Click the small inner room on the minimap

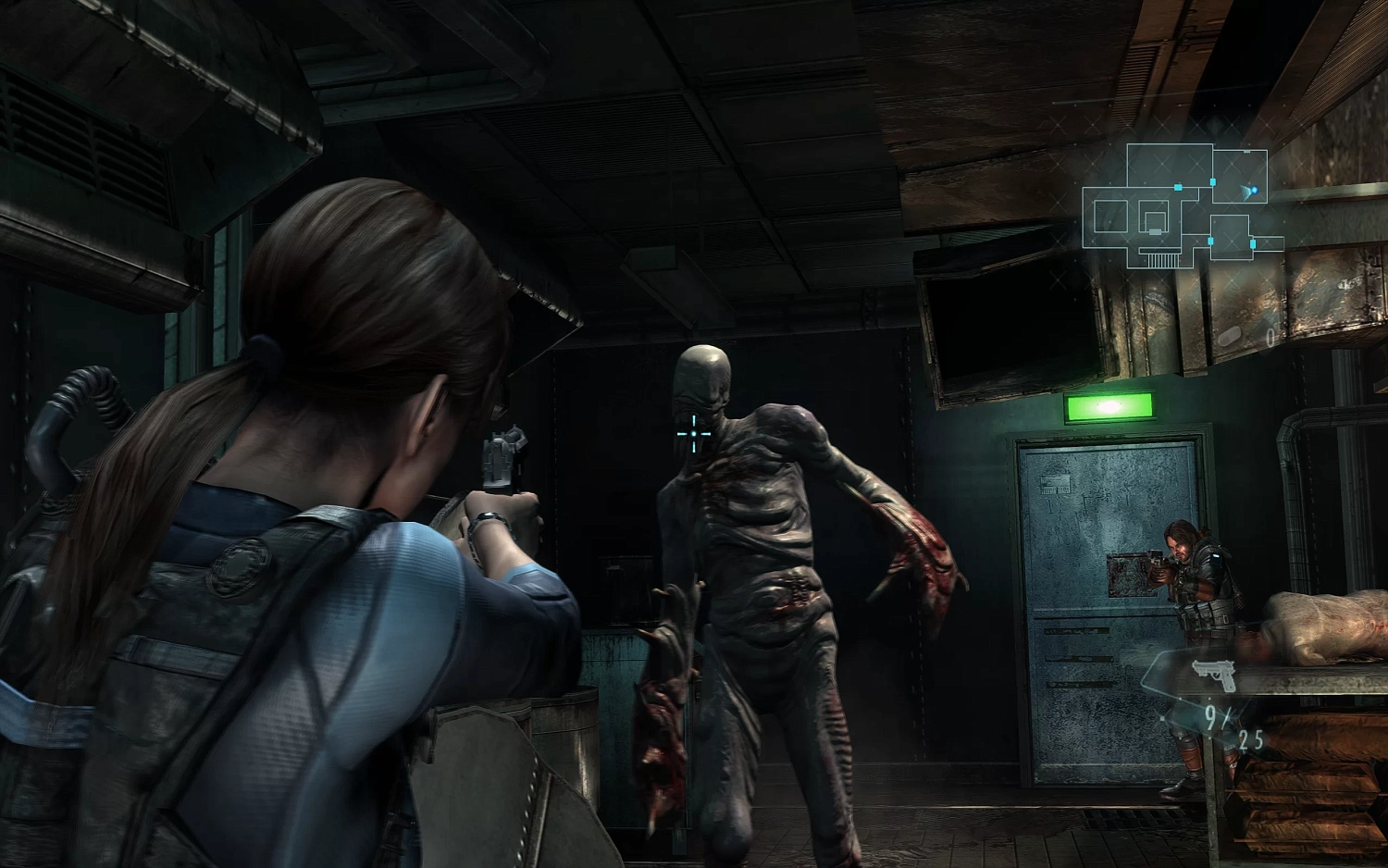point(1155,222)
